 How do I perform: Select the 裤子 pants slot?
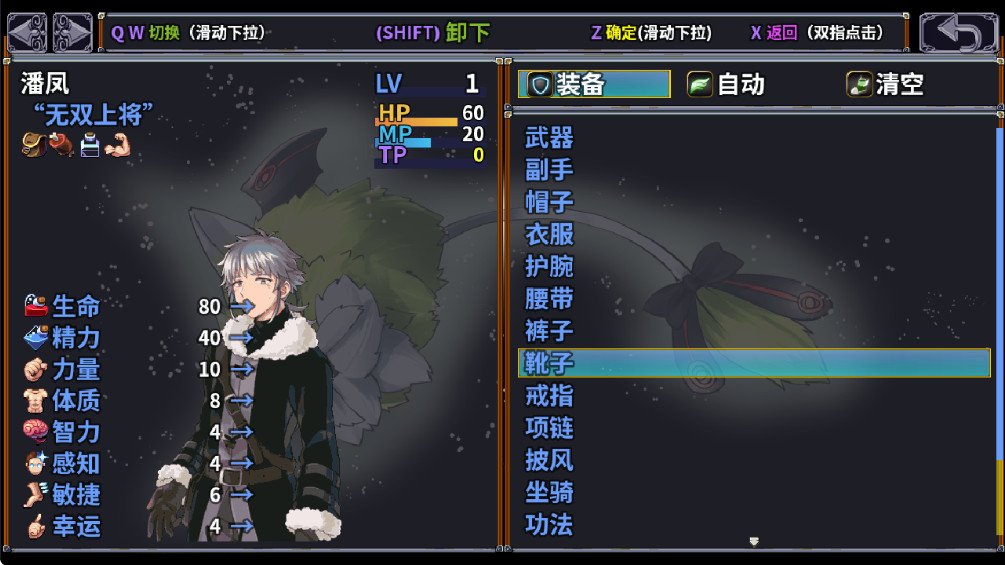coord(550,330)
